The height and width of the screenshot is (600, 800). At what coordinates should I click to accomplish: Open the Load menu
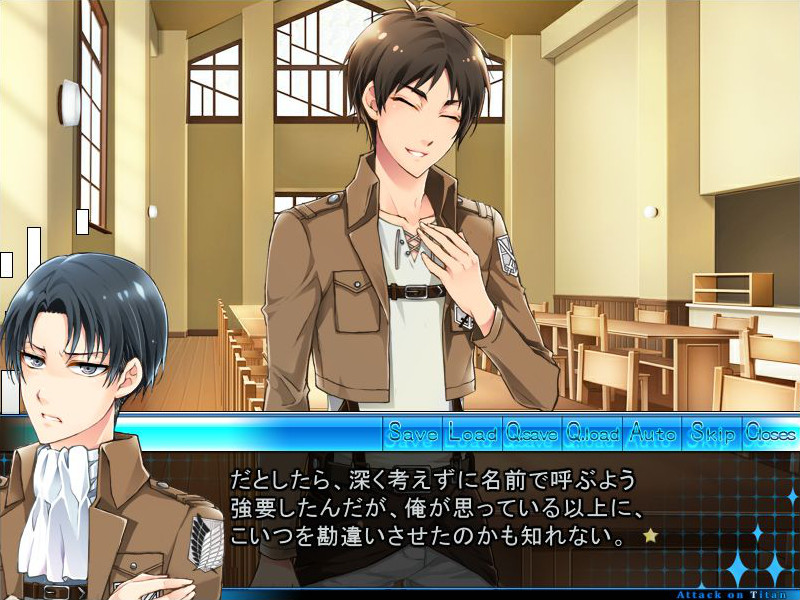pyautogui.click(x=473, y=433)
